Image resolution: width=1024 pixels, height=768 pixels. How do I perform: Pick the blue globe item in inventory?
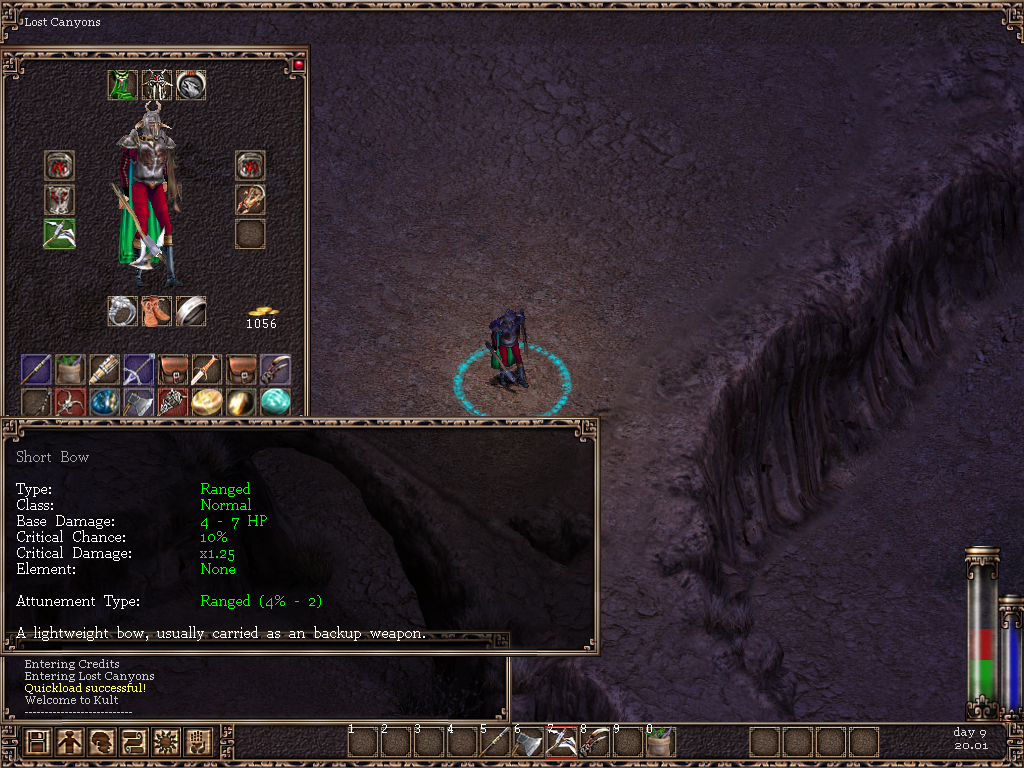click(105, 402)
